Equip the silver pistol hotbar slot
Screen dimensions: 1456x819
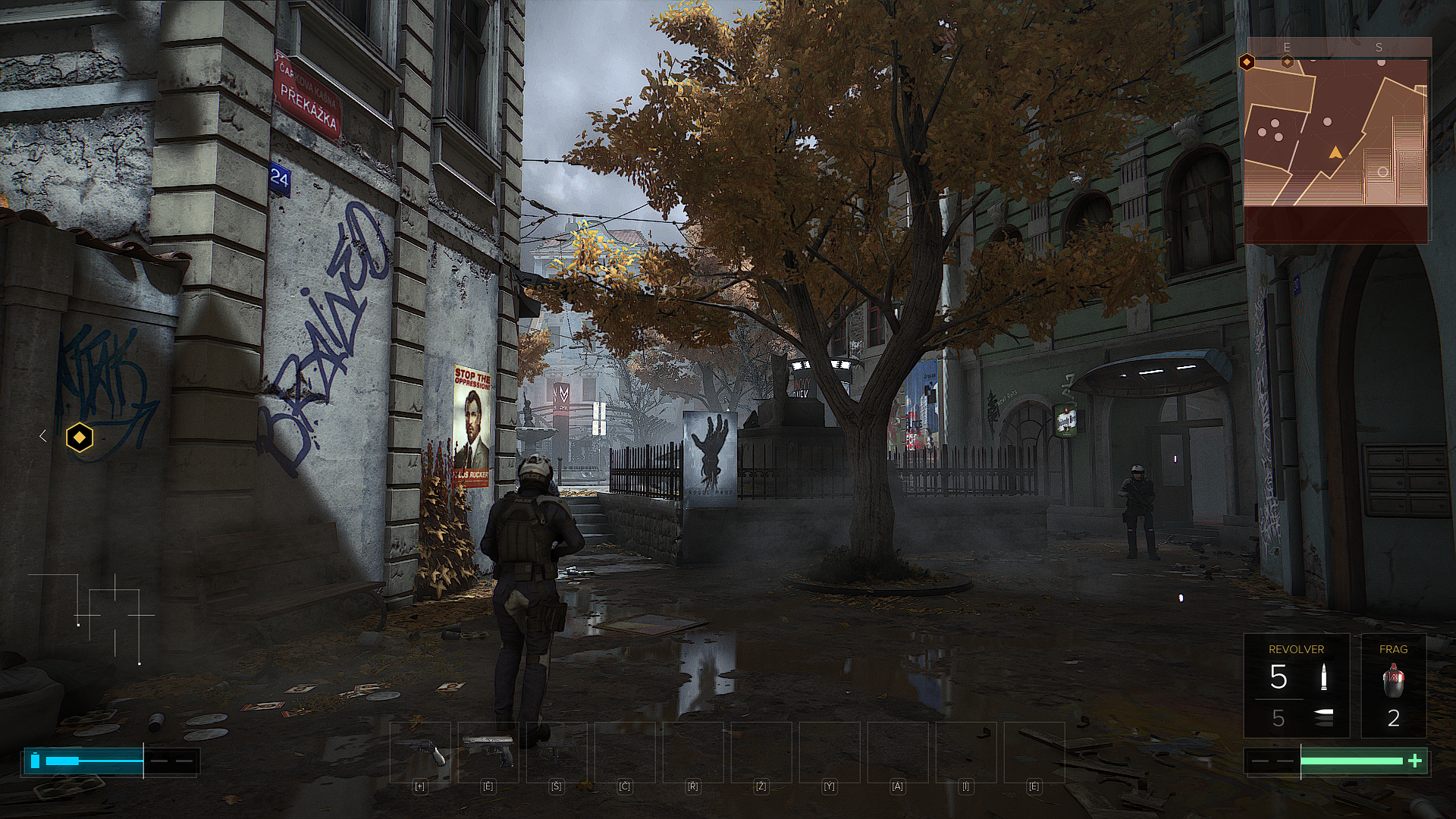pos(488,752)
